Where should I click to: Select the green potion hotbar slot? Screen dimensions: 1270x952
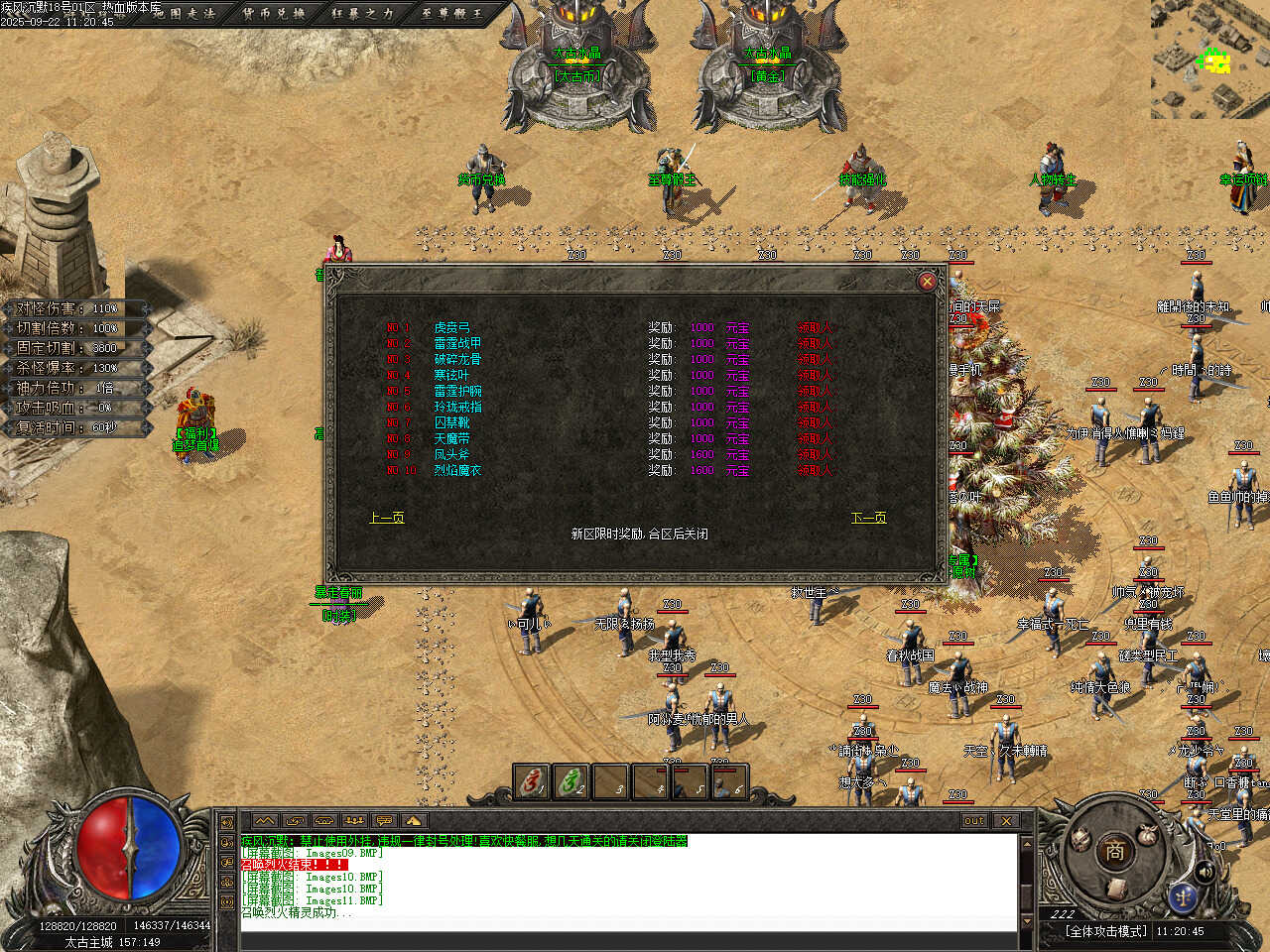571,782
